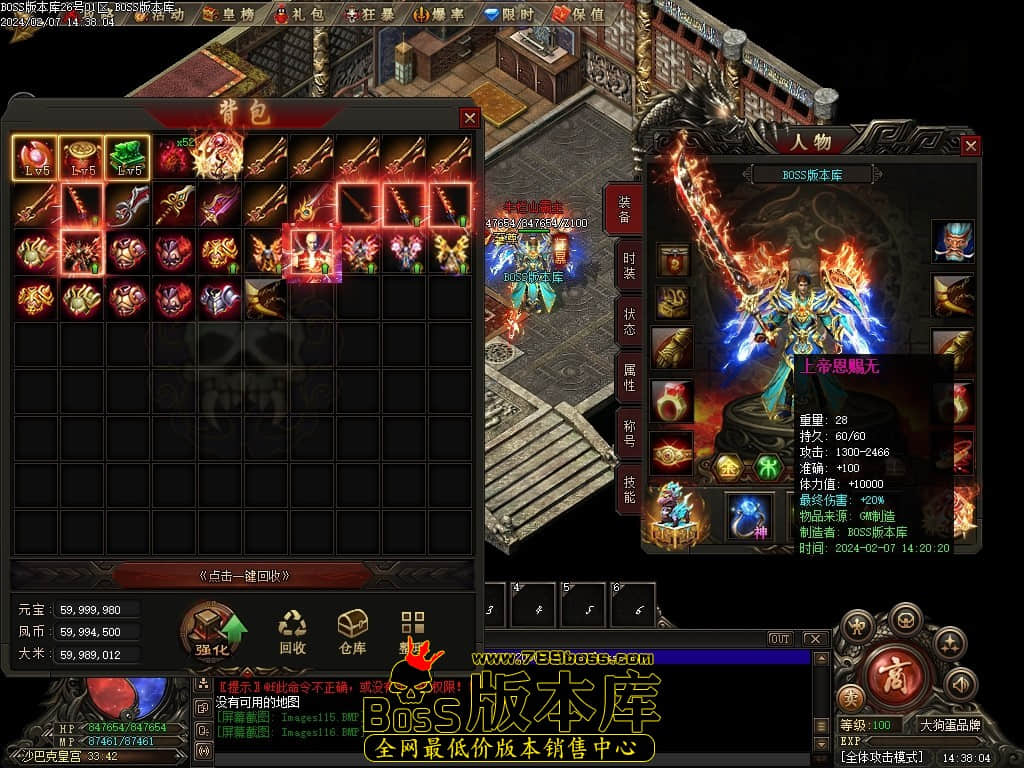
Task: Open the 状态 status tab
Action: (x=627, y=320)
